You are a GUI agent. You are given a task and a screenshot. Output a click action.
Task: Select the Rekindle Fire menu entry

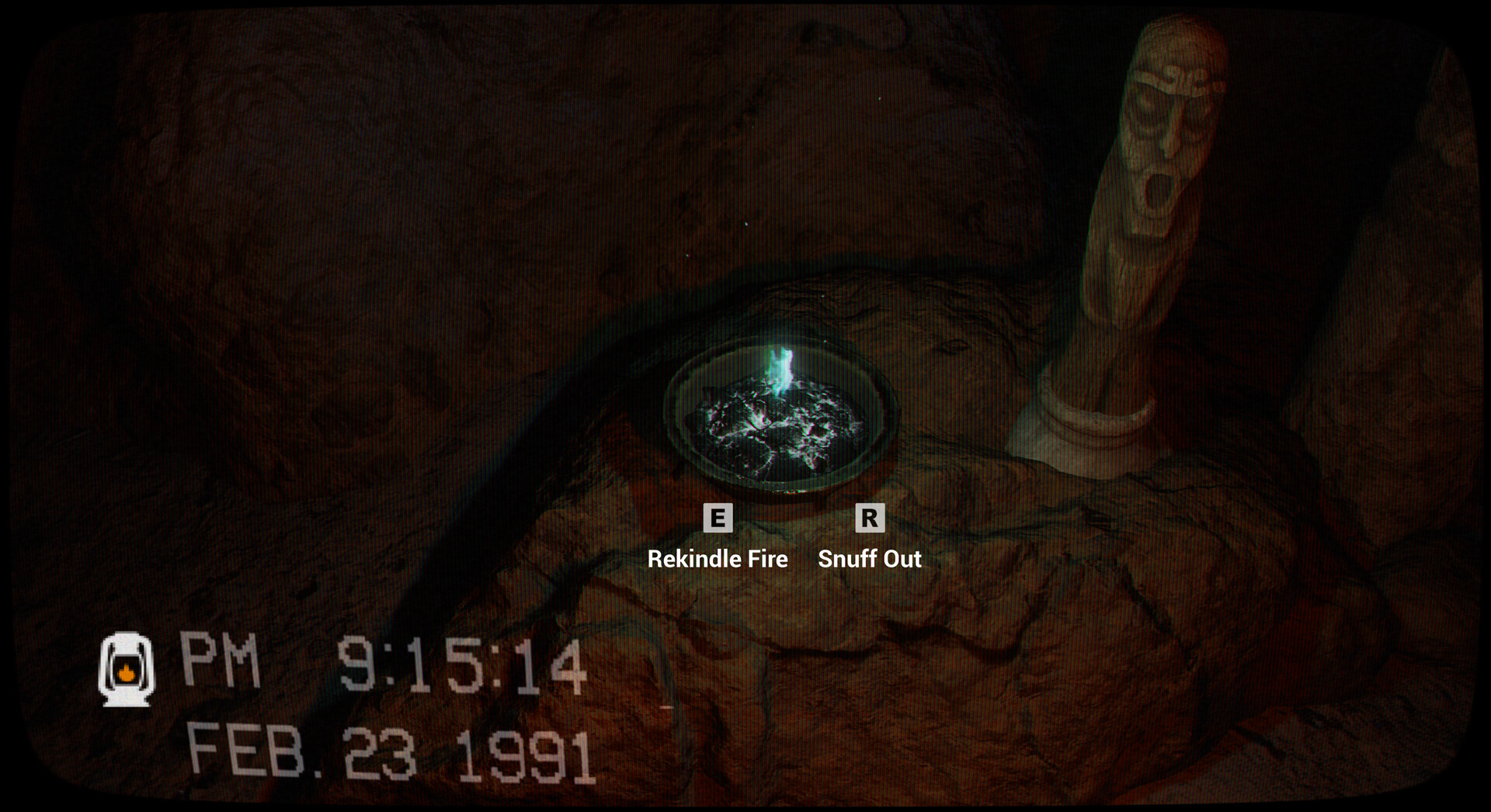[x=718, y=559]
